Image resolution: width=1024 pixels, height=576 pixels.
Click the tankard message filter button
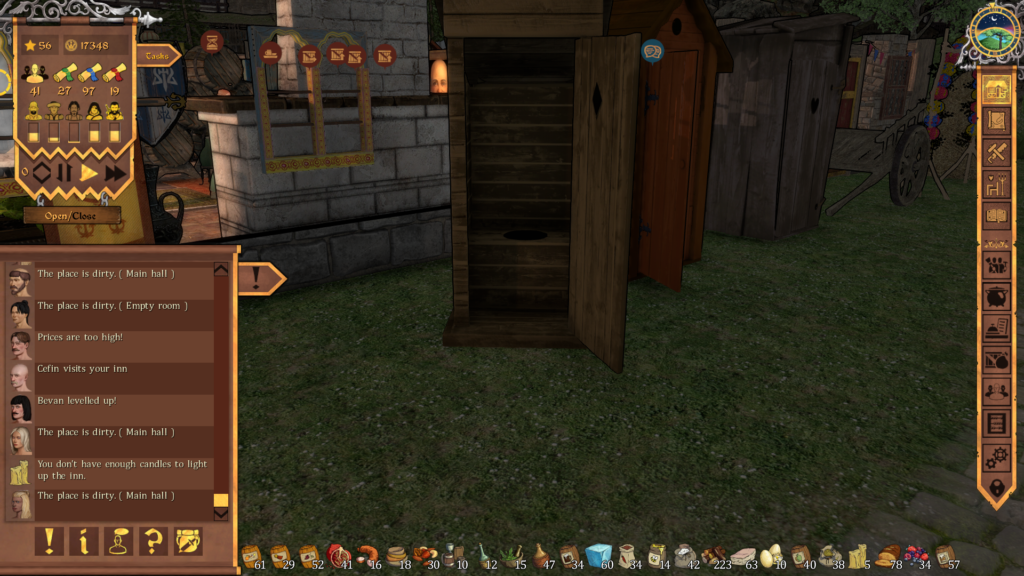pyautogui.click(x=188, y=541)
